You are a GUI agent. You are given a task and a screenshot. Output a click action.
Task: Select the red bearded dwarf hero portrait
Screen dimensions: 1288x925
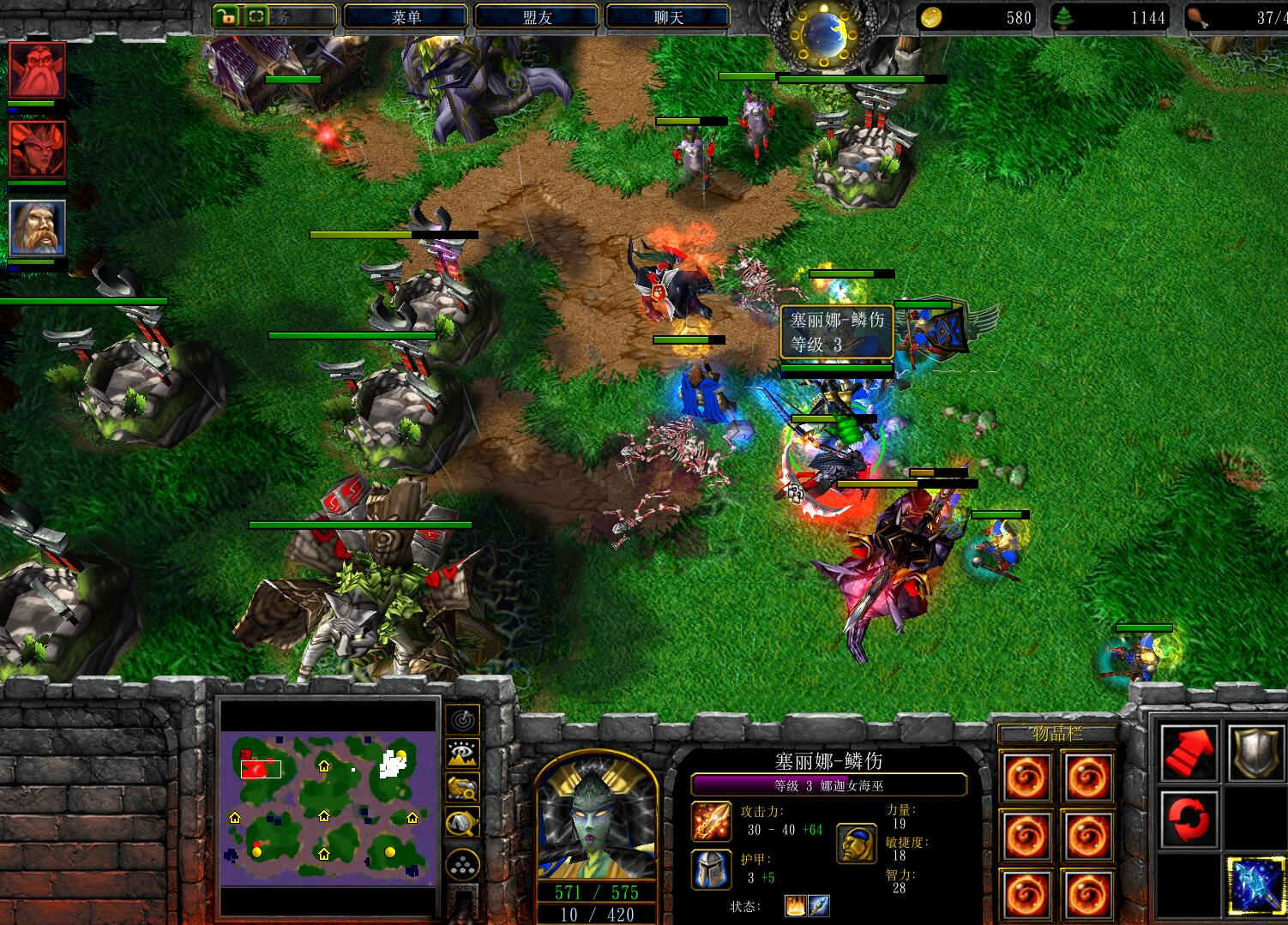point(37,70)
